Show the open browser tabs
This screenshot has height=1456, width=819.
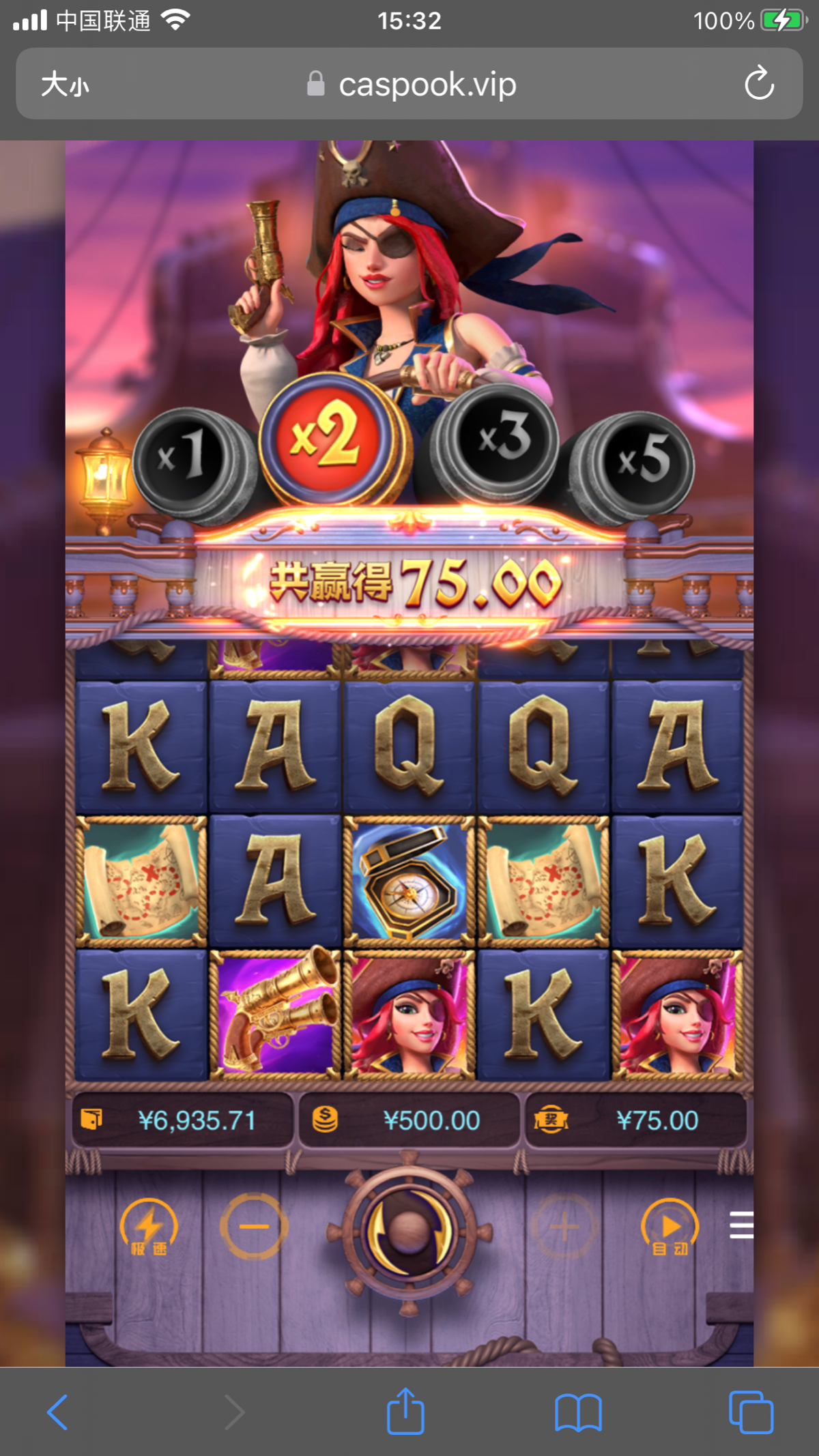coord(751,1412)
